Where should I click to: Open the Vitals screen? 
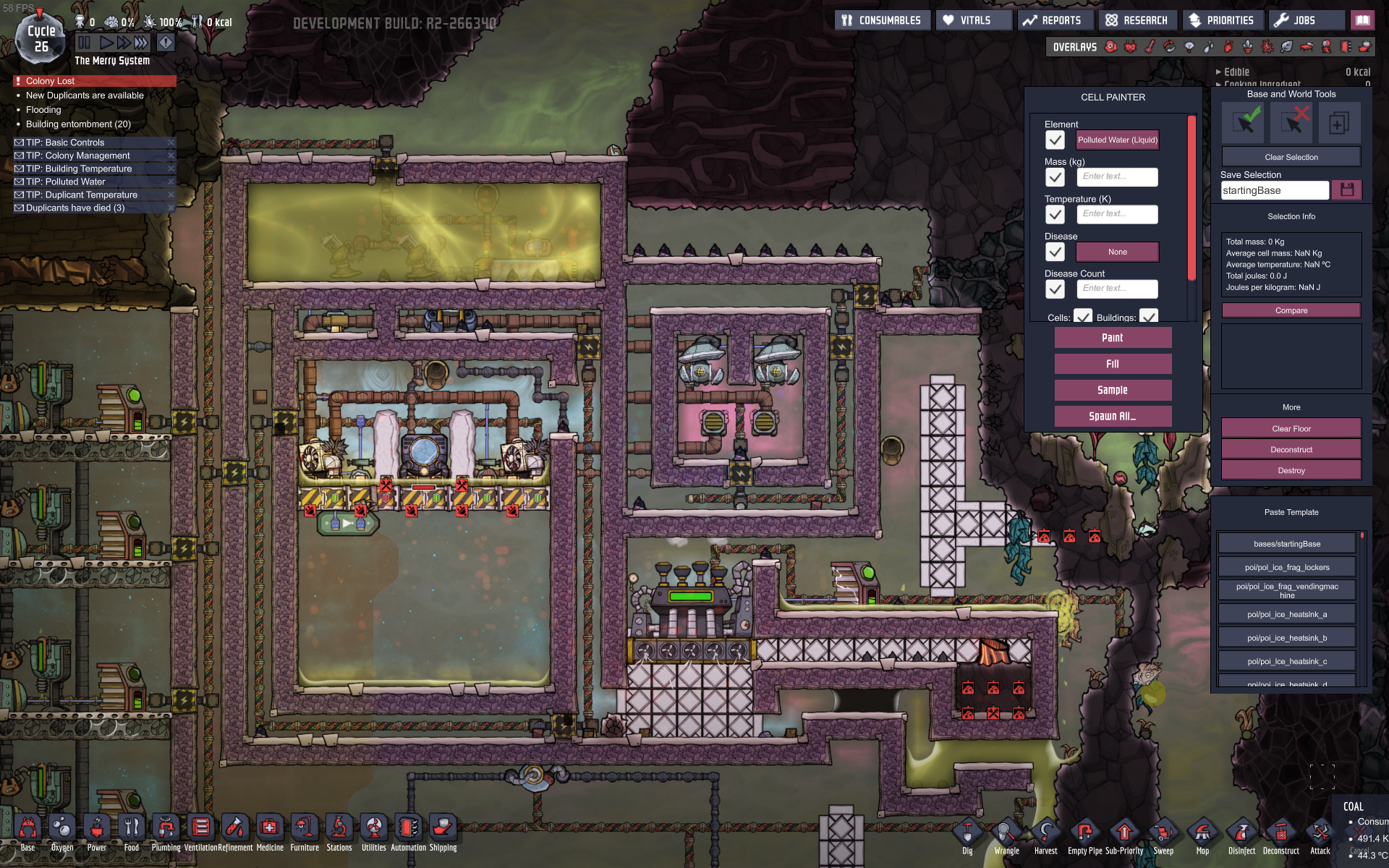(973, 20)
